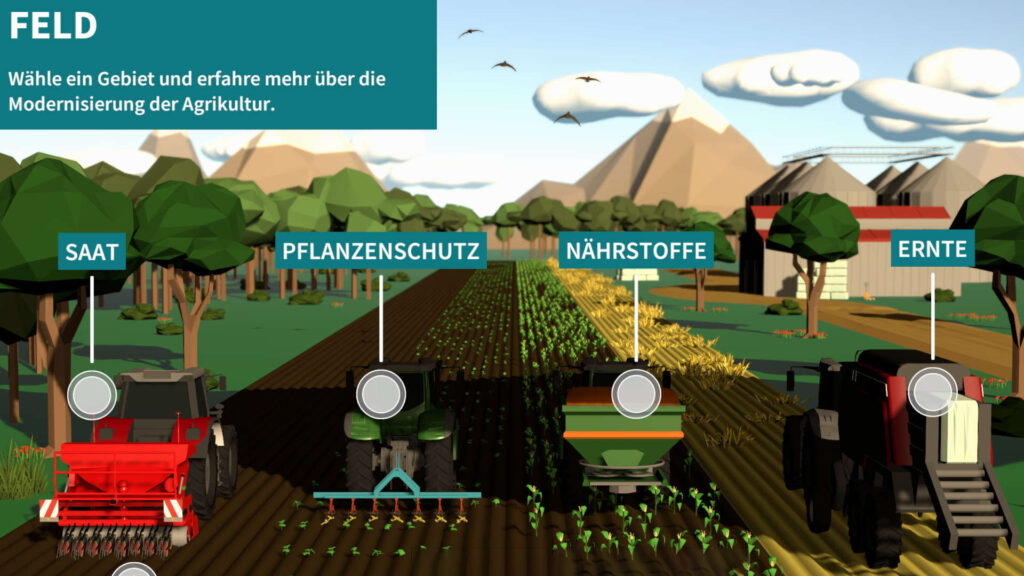Screen dimensions: 1024x576
Task: Select the round hotspot under ERNTE
Action: pyautogui.click(x=933, y=391)
